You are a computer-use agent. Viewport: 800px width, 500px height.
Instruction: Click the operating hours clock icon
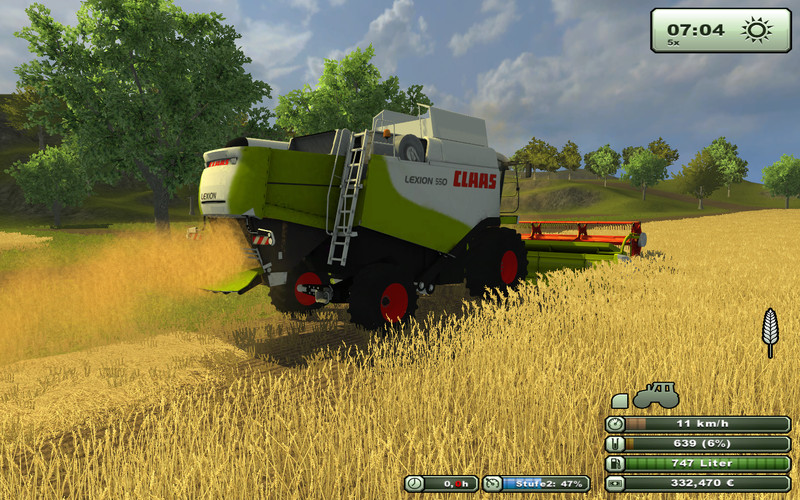pos(414,483)
